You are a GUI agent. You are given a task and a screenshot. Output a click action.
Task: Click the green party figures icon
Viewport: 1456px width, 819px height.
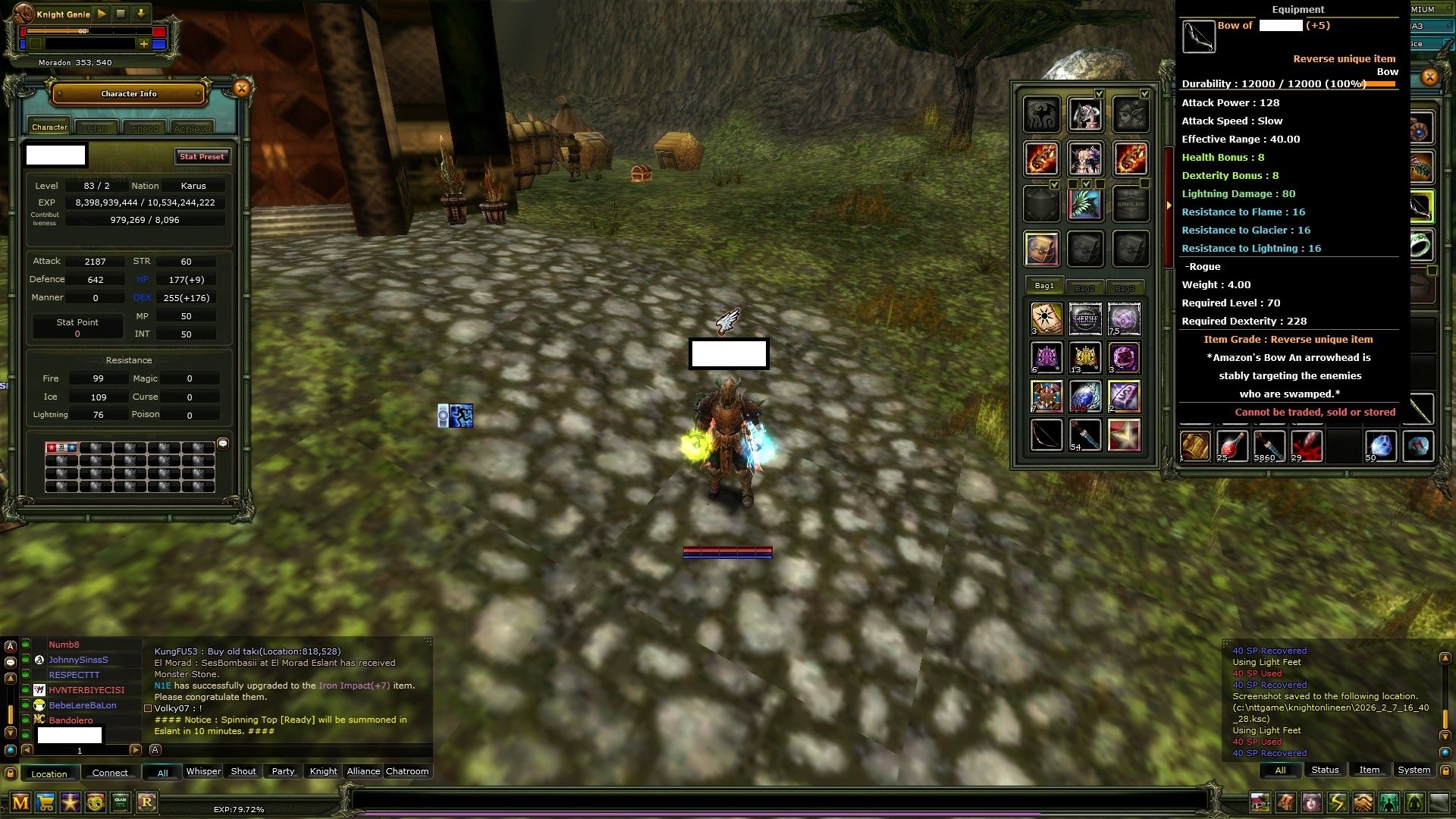tap(1389, 802)
